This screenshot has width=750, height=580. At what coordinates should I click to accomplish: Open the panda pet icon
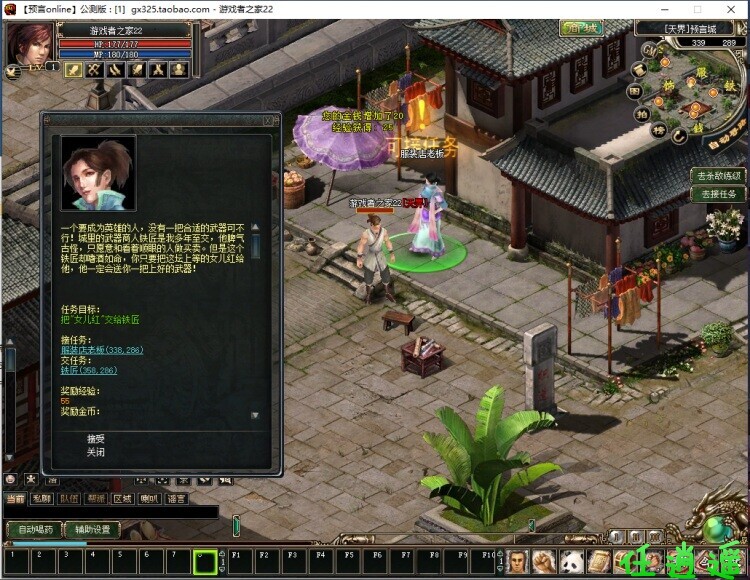click(571, 560)
